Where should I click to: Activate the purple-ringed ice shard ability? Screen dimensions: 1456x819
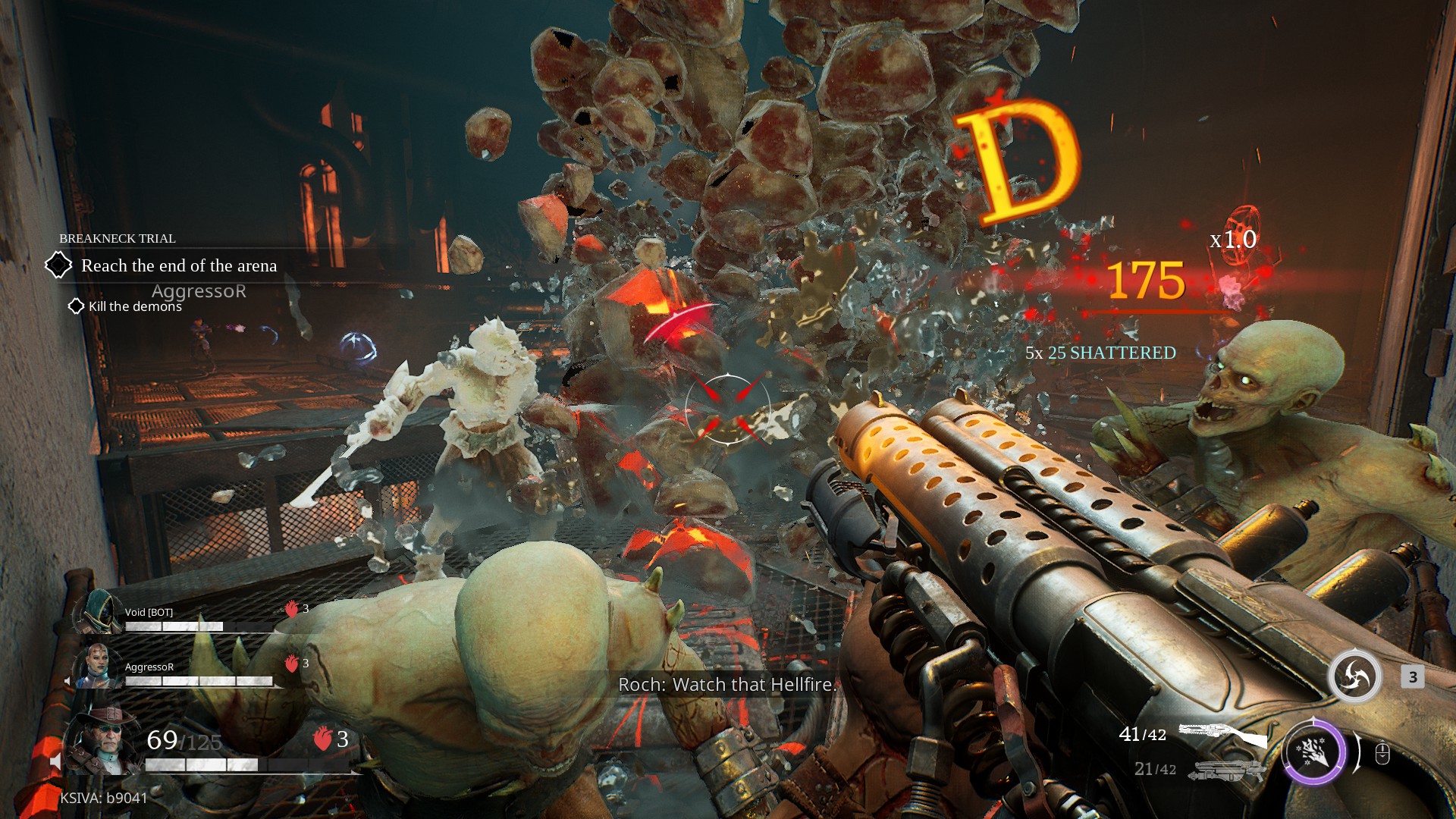(x=1313, y=752)
